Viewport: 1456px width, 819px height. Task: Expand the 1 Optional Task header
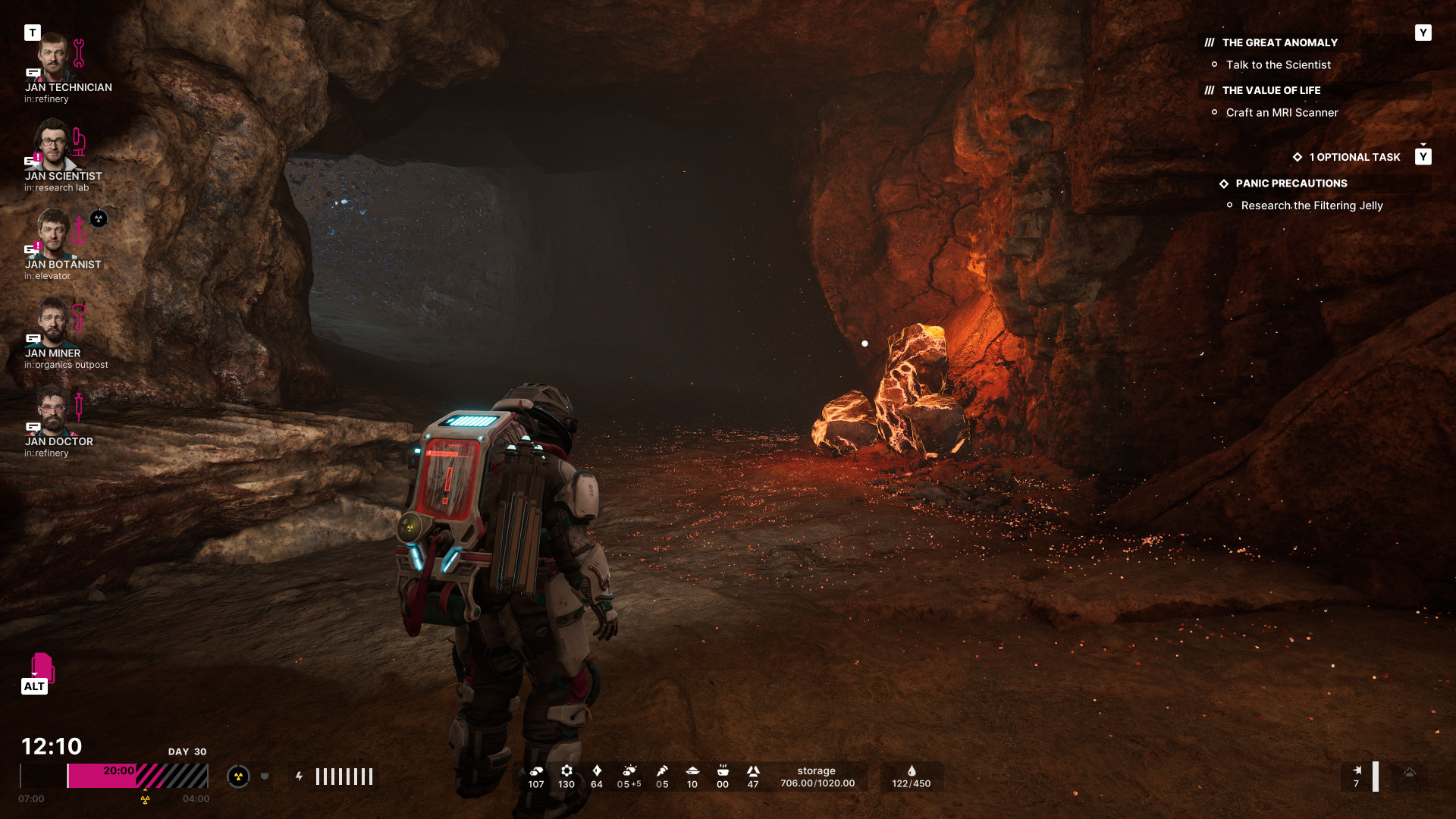point(1354,158)
